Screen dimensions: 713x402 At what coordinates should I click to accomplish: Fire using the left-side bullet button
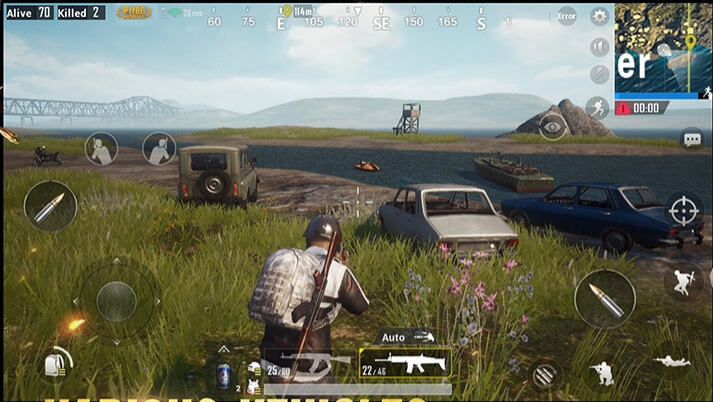pyautogui.click(x=49, y=206)
